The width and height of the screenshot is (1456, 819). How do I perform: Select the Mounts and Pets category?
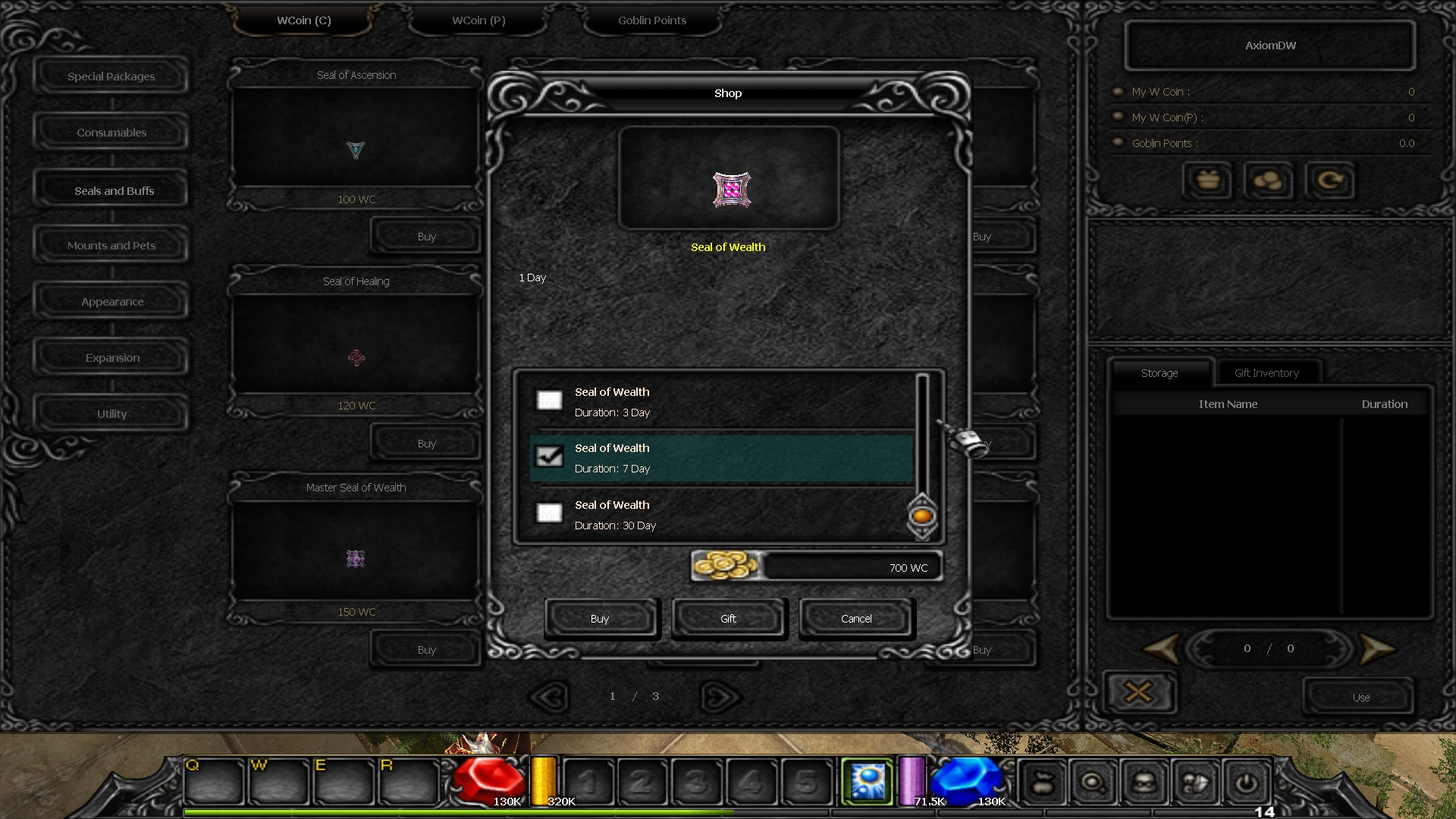point(111,246)
